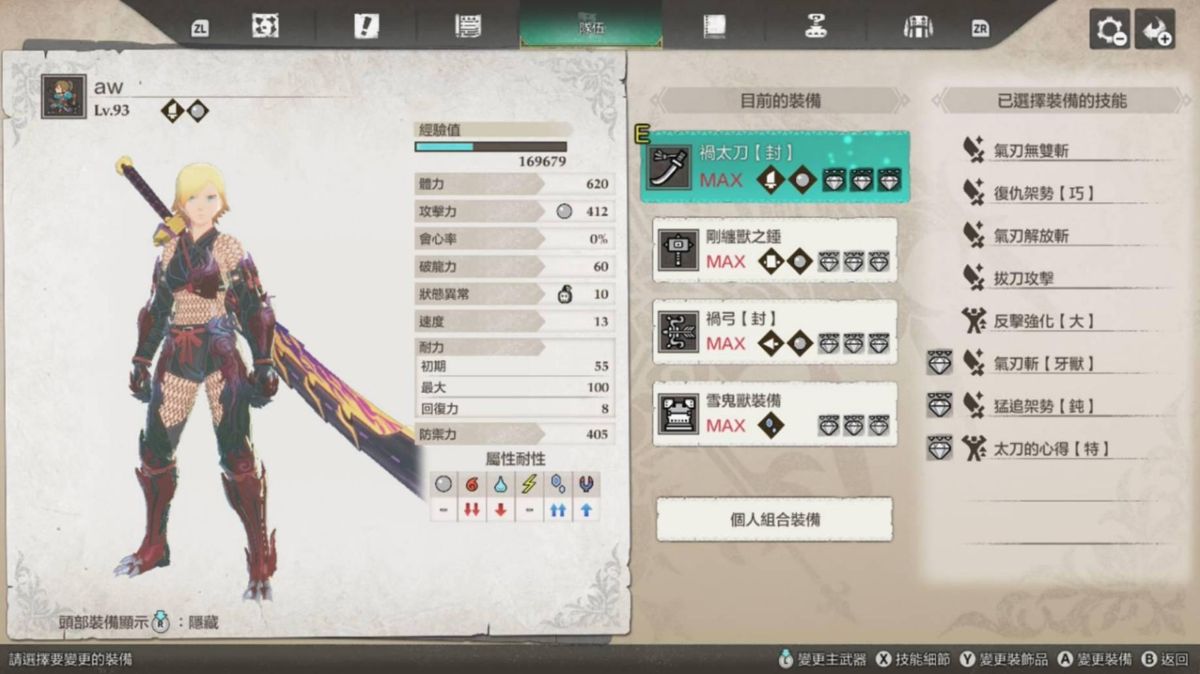Click the gear minus button

[1110, 31]
